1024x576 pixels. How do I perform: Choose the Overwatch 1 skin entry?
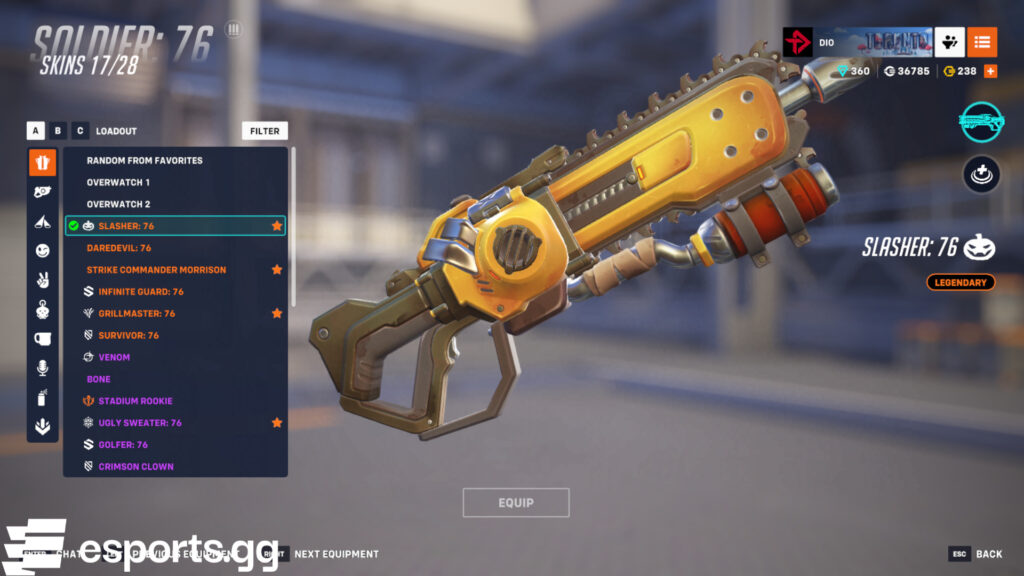click(x=118, y=182)
